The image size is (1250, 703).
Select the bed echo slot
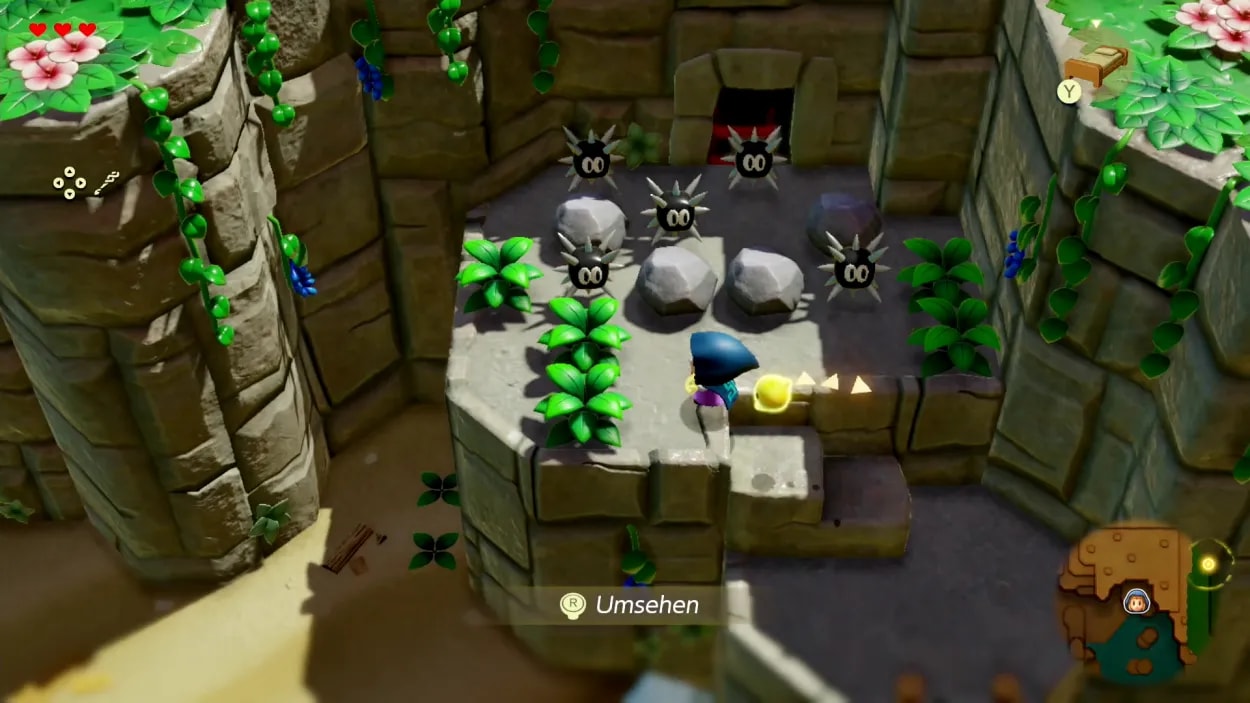(1096, 65)
